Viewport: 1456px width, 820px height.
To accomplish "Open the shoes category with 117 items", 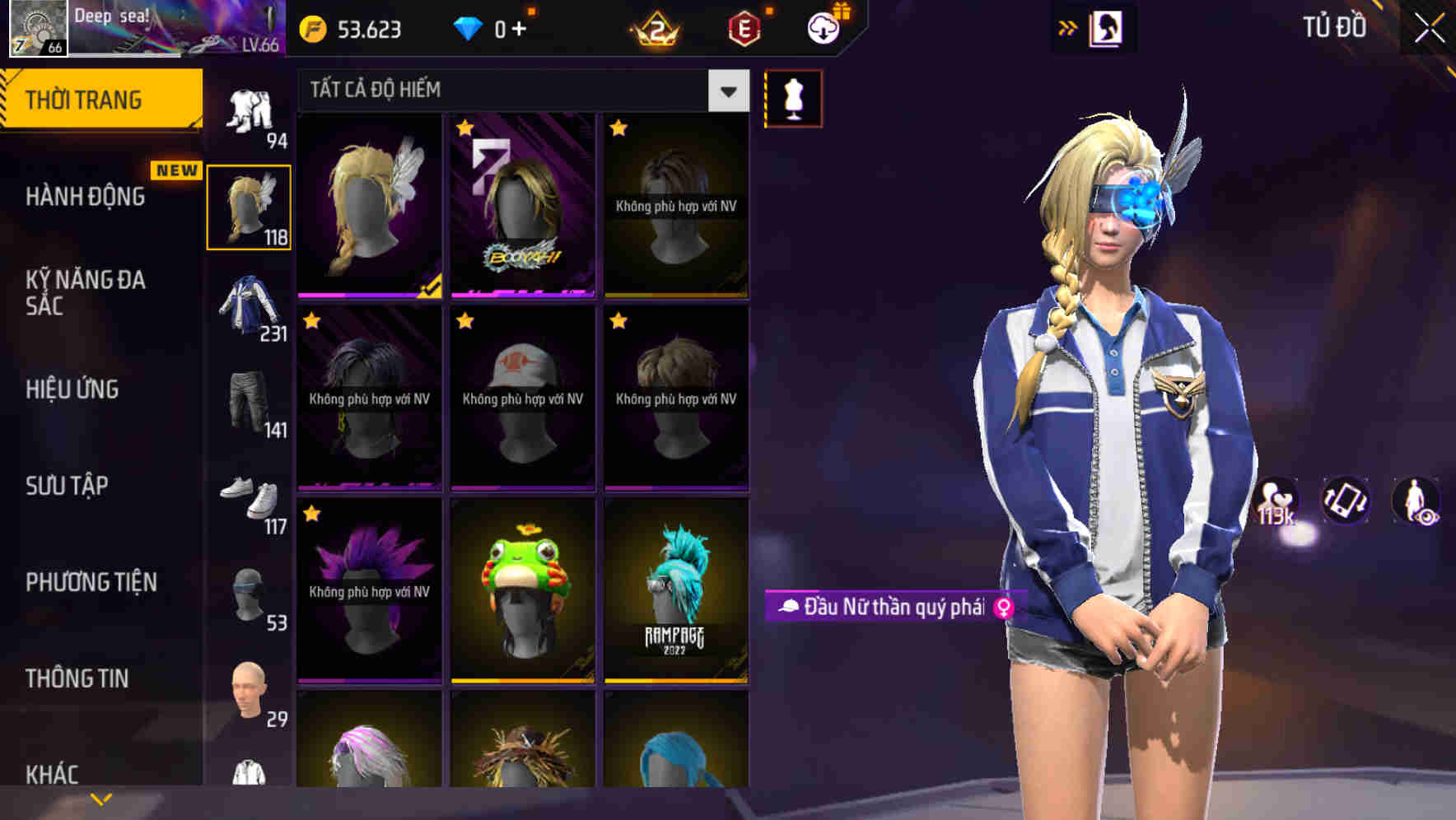I will [250, 498].
